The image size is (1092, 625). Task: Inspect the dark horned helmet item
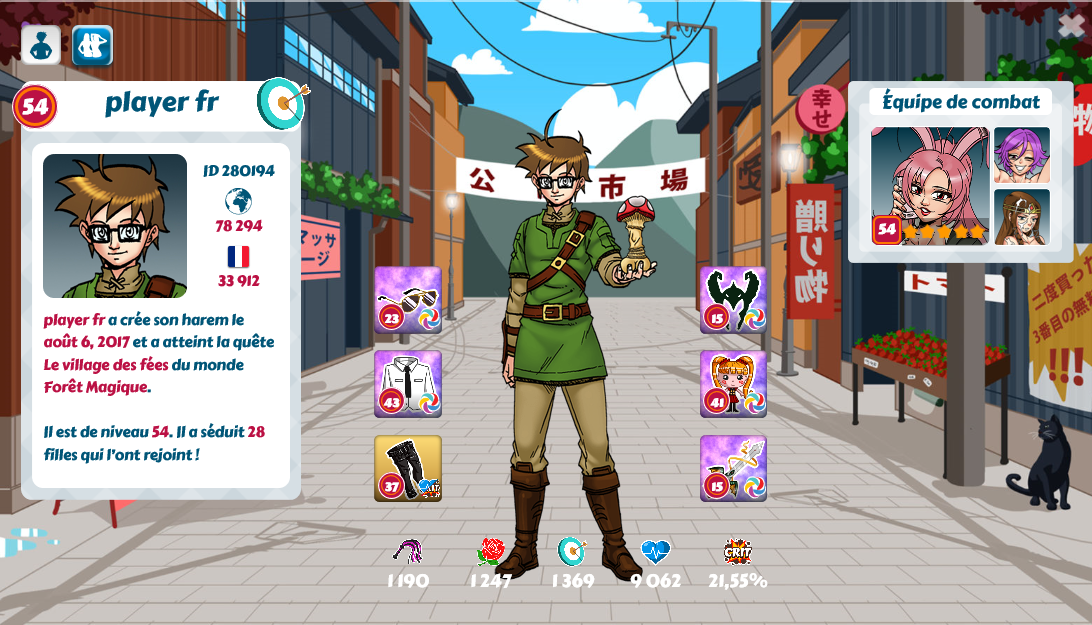(733, 299)
